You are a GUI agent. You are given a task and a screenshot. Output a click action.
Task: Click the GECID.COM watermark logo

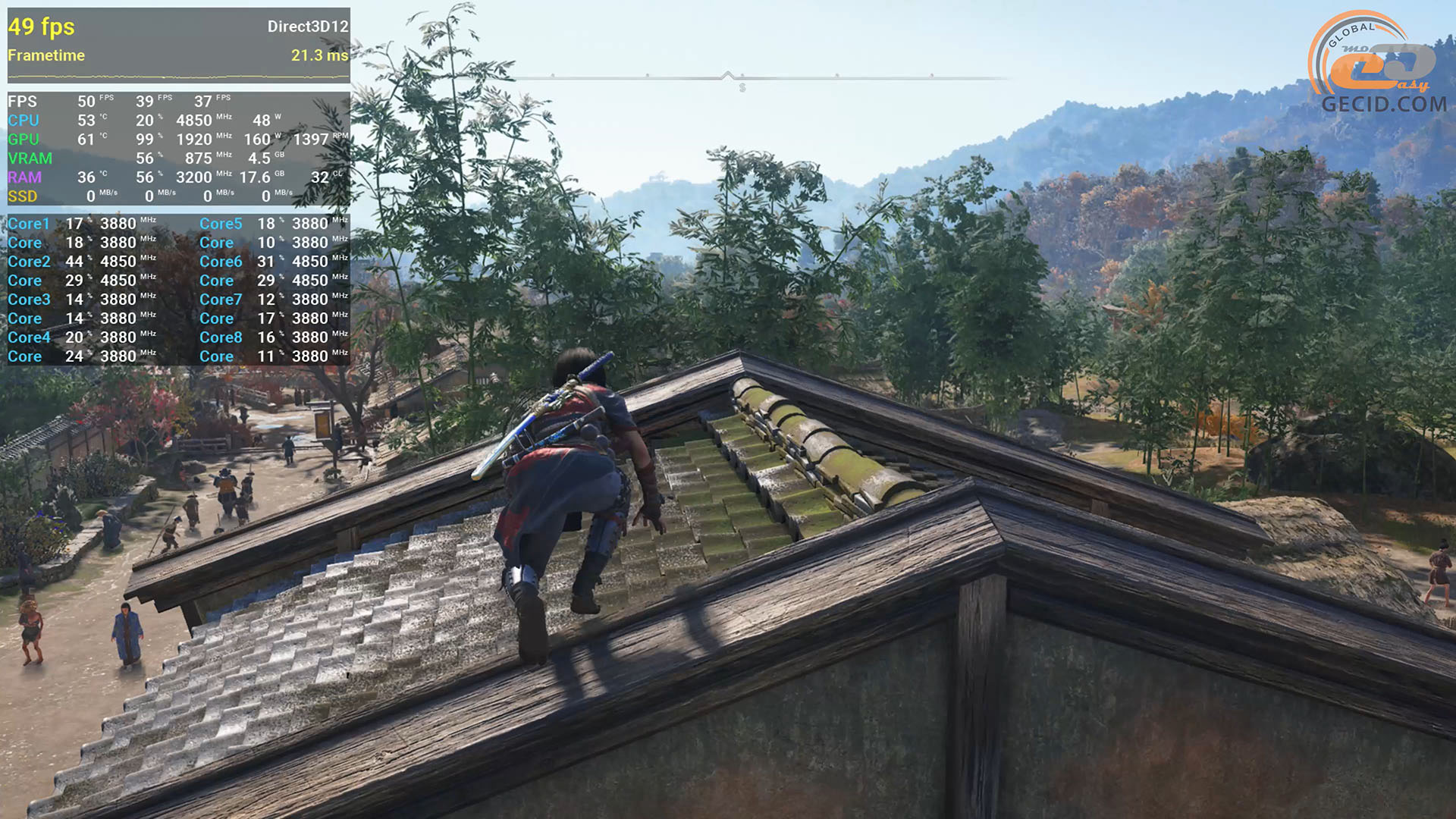point(1379,64)
